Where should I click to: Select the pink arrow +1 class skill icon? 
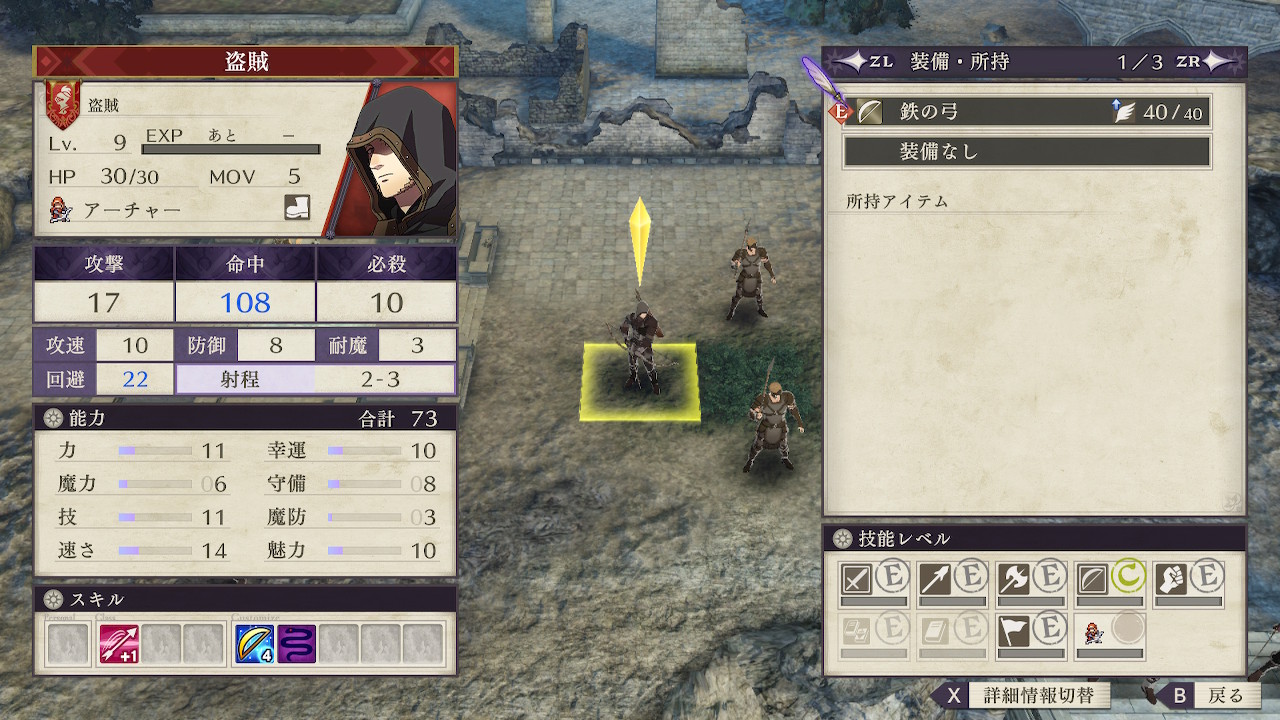(119, 645)
